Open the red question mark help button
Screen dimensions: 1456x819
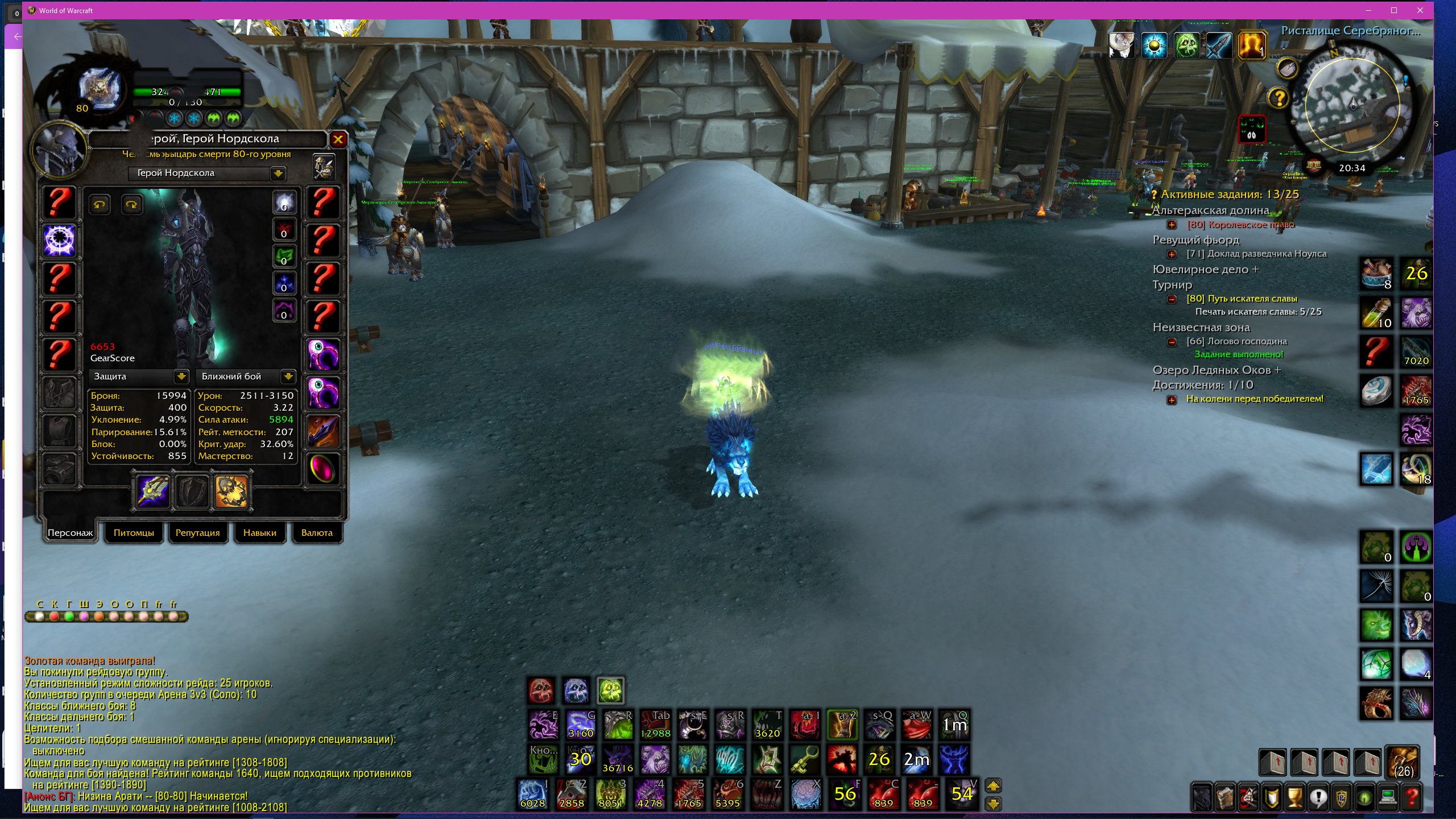pyautogui.click(x=1412, y=797)
